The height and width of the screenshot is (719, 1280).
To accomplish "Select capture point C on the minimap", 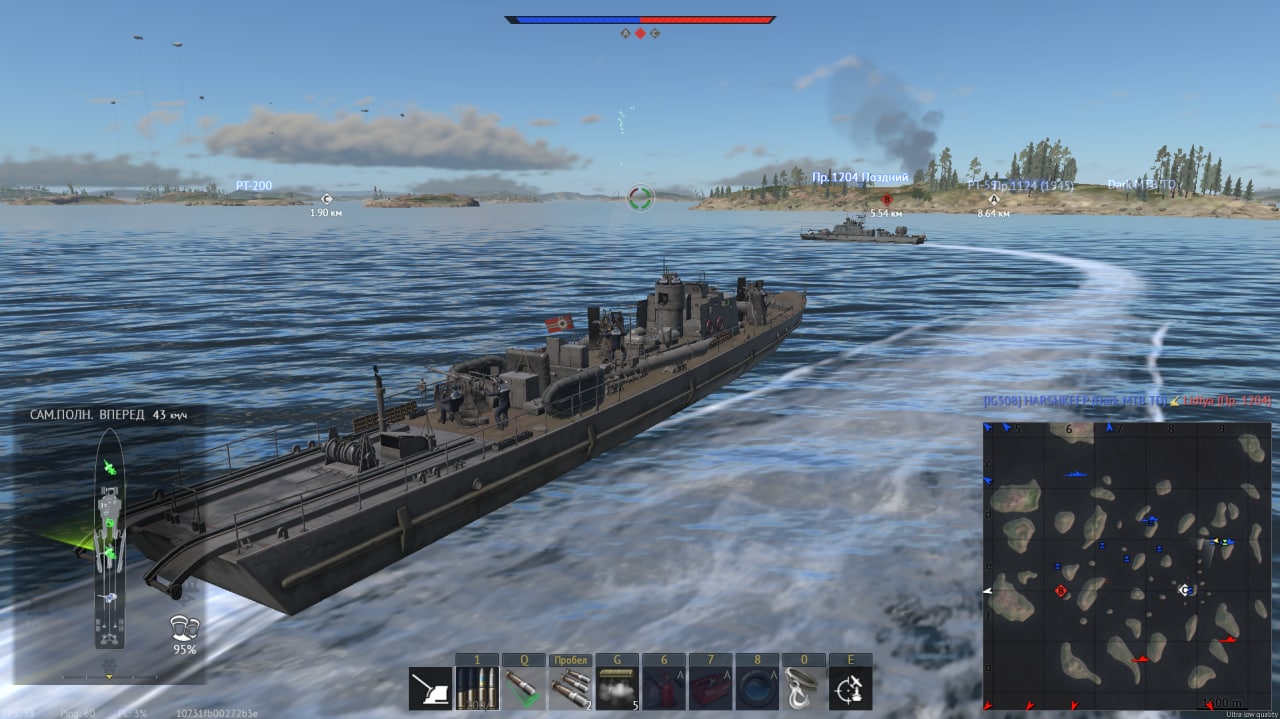I will [x=1186, y=590].
